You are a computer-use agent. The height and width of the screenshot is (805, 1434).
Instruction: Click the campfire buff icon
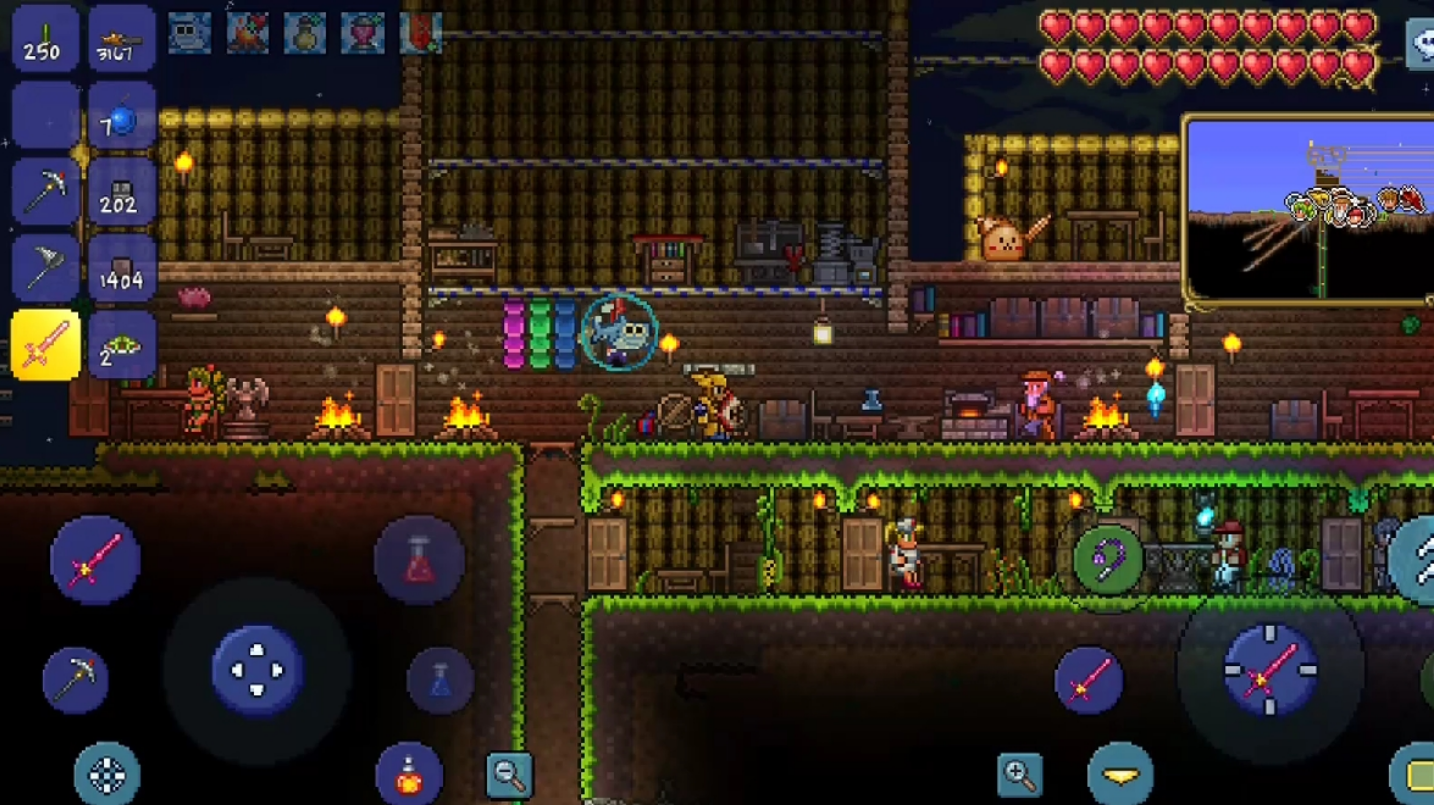pos(246,33)
